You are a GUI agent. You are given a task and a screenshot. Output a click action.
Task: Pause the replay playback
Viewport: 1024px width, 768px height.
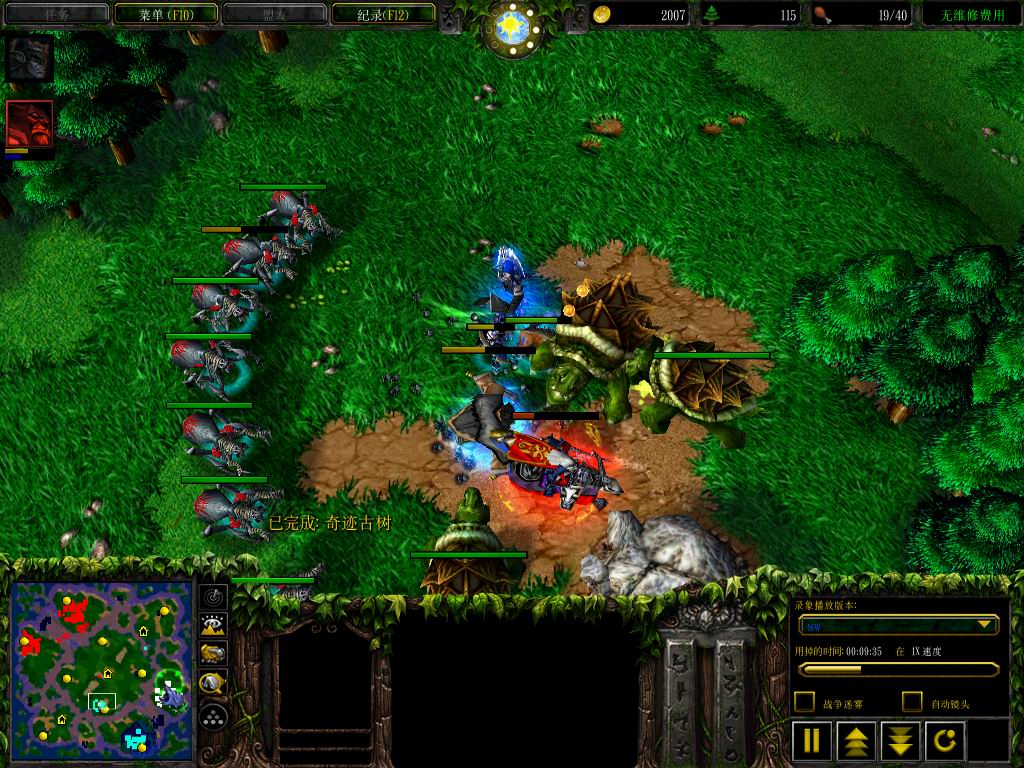pos(812,741)
